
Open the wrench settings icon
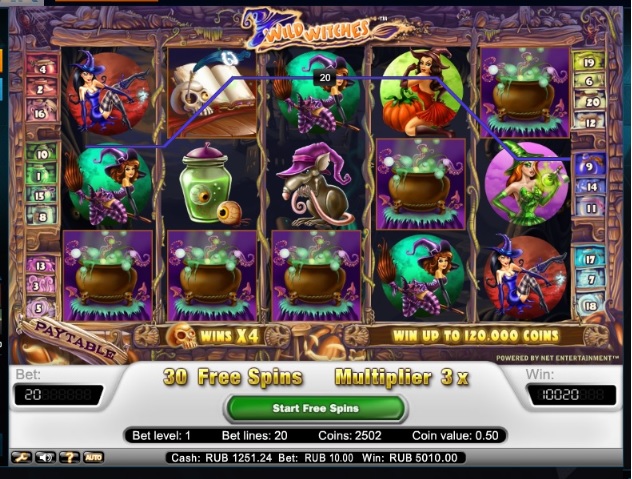(x=20, y=457)
